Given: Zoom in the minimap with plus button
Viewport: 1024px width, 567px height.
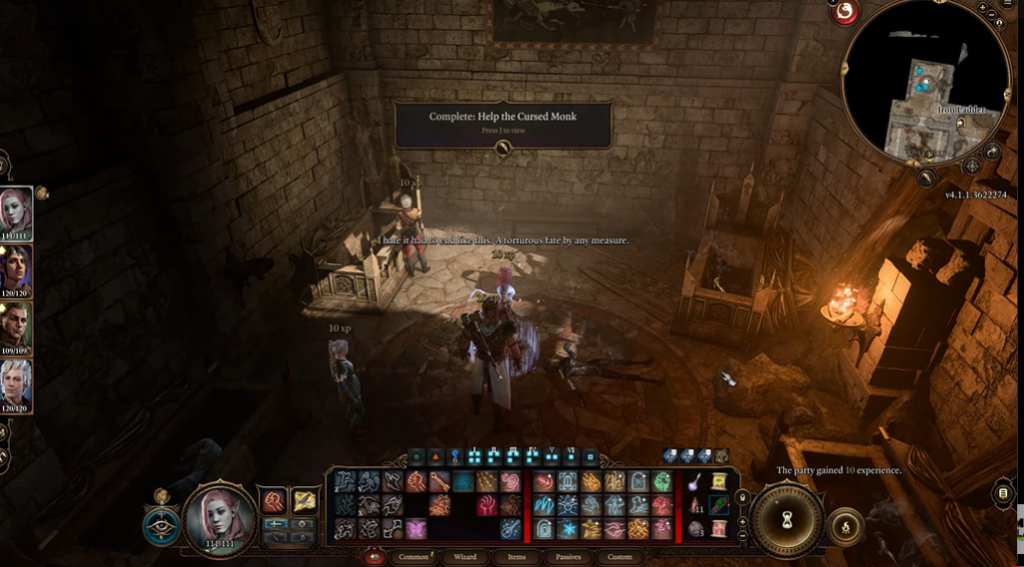Looking at the screenshot, I should (984, 8).
